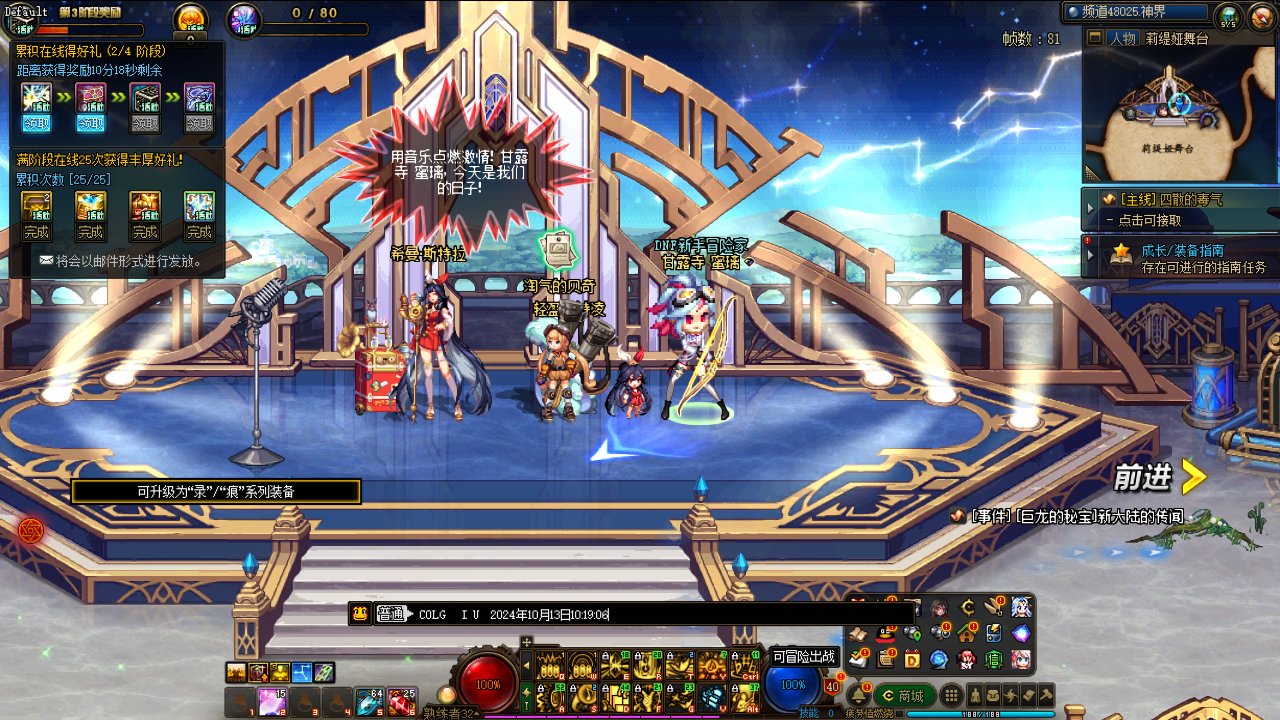Image resolution: width=1280 pixels, height=720 pixels.
Task: Open the 成长/装备指南 guide entry
Action: click(1190, 258)
